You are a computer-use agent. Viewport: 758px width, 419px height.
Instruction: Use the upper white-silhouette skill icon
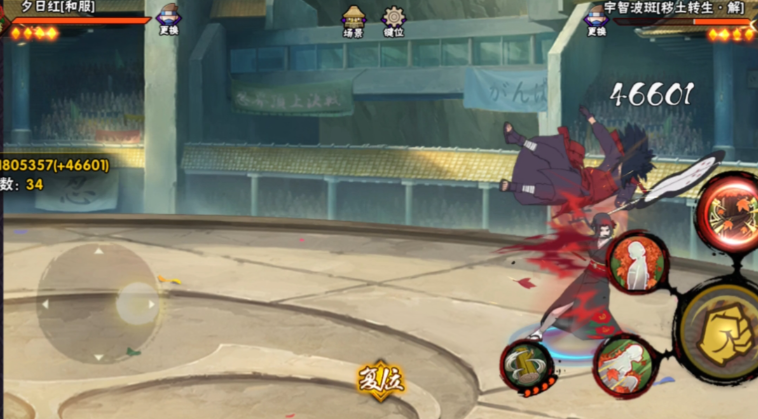(637, 263)
